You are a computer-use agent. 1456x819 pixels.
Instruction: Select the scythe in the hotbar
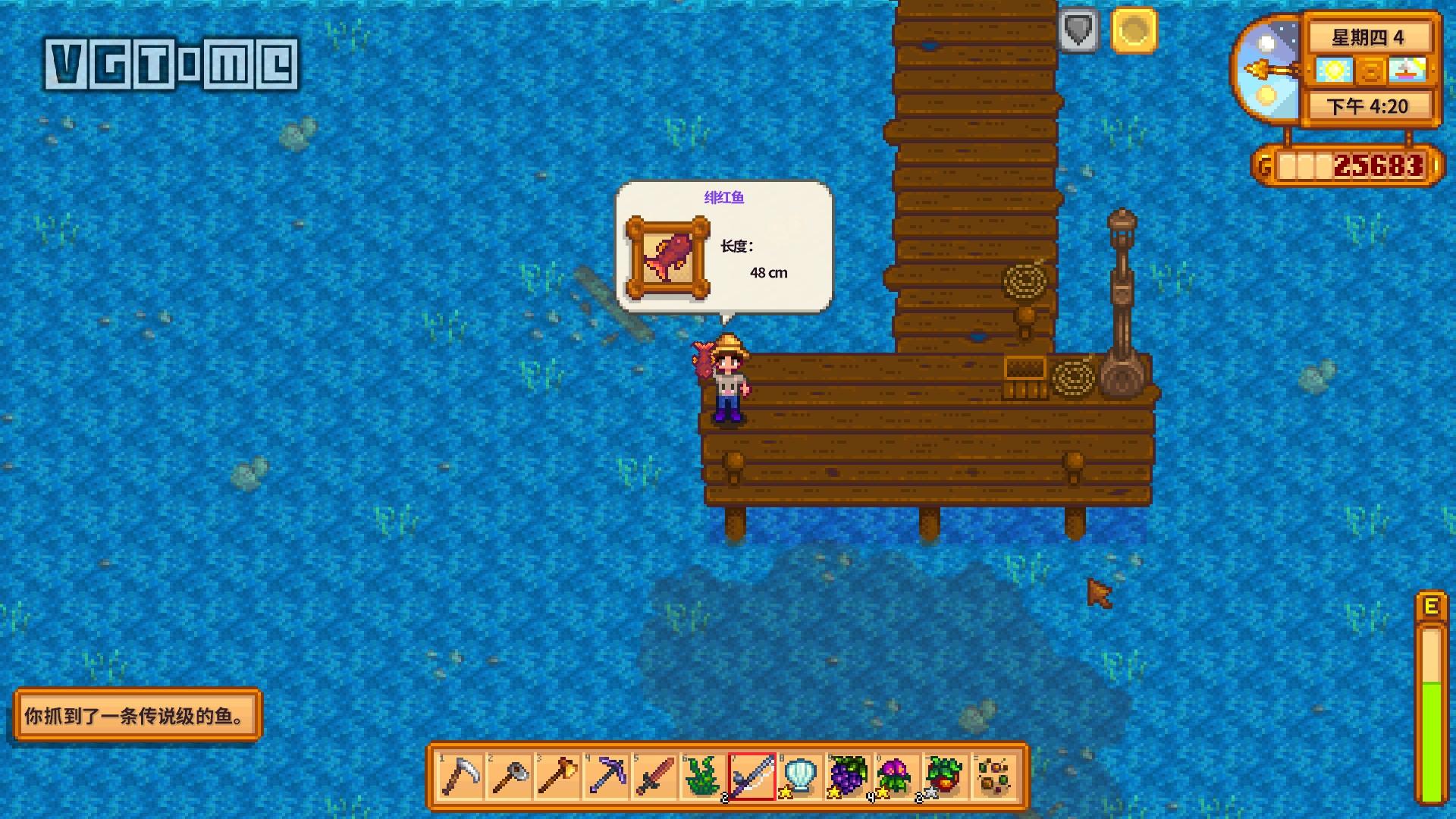pos(460,777)
